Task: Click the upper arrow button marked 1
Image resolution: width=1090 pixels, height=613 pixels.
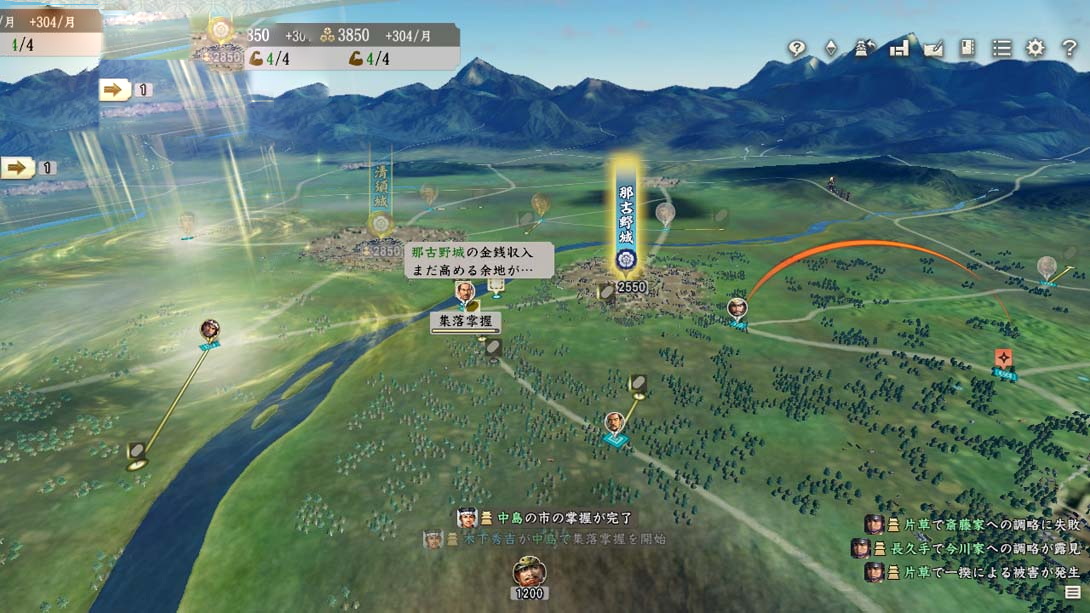Action: point(115,90)
